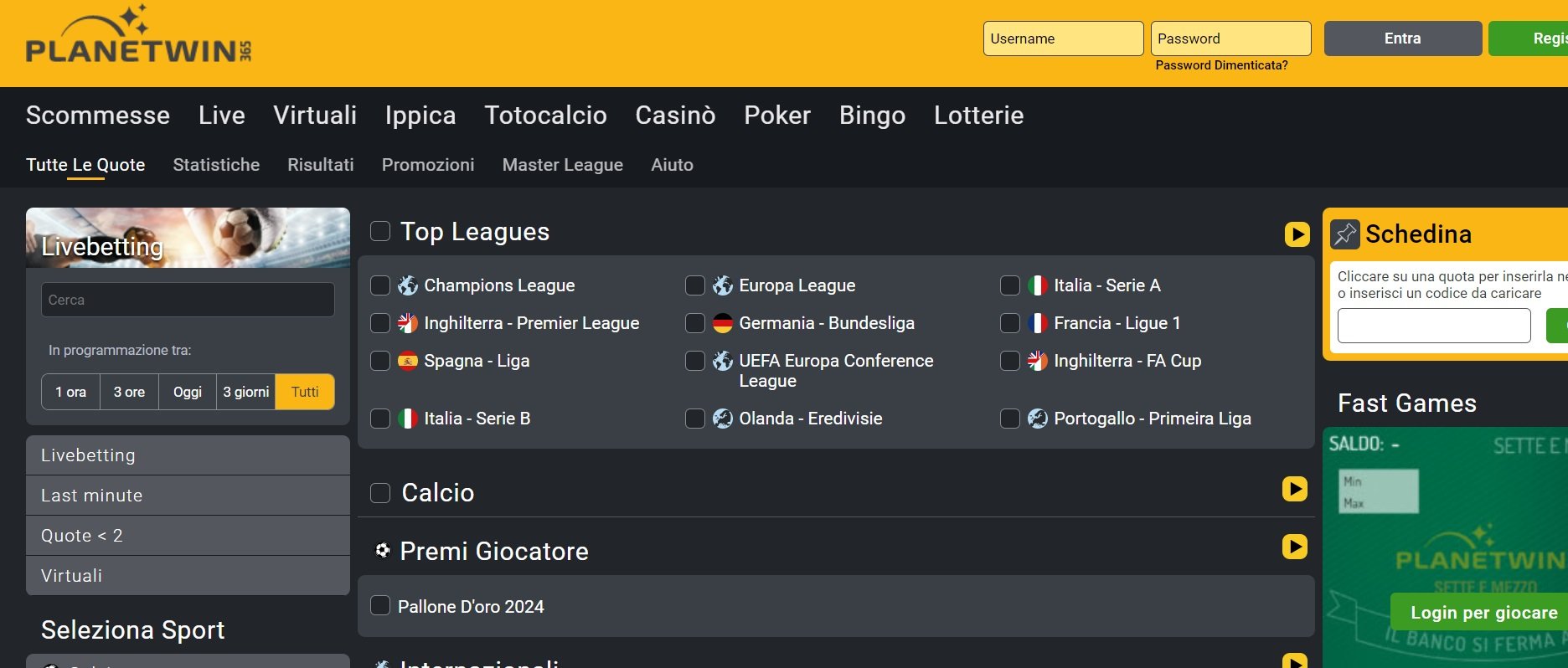Enable the Champions League checkbox
The image size is (1568, 668).
[379, 285]
